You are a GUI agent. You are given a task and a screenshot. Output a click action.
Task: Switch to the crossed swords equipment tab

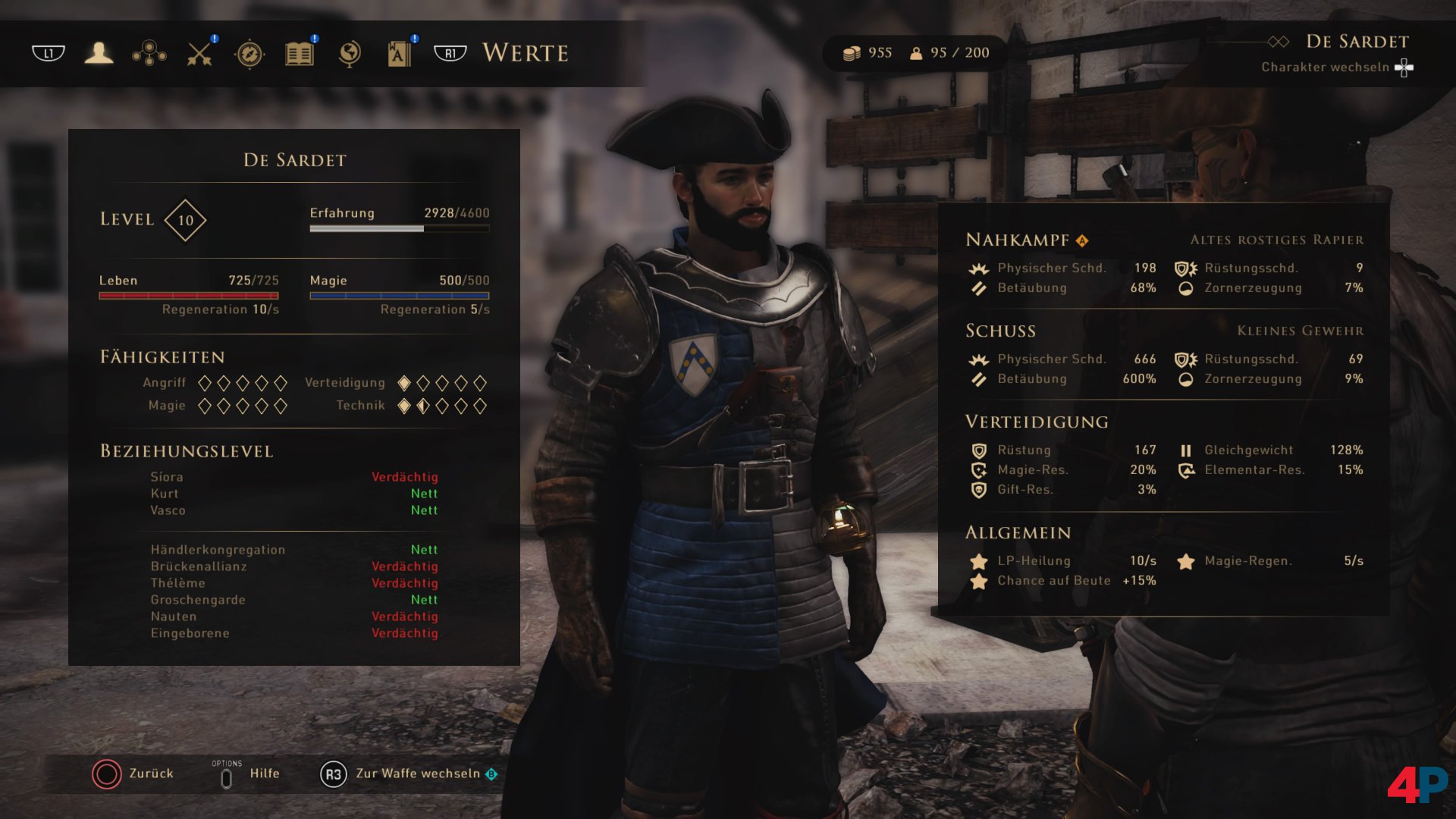(x=199, y=53)
